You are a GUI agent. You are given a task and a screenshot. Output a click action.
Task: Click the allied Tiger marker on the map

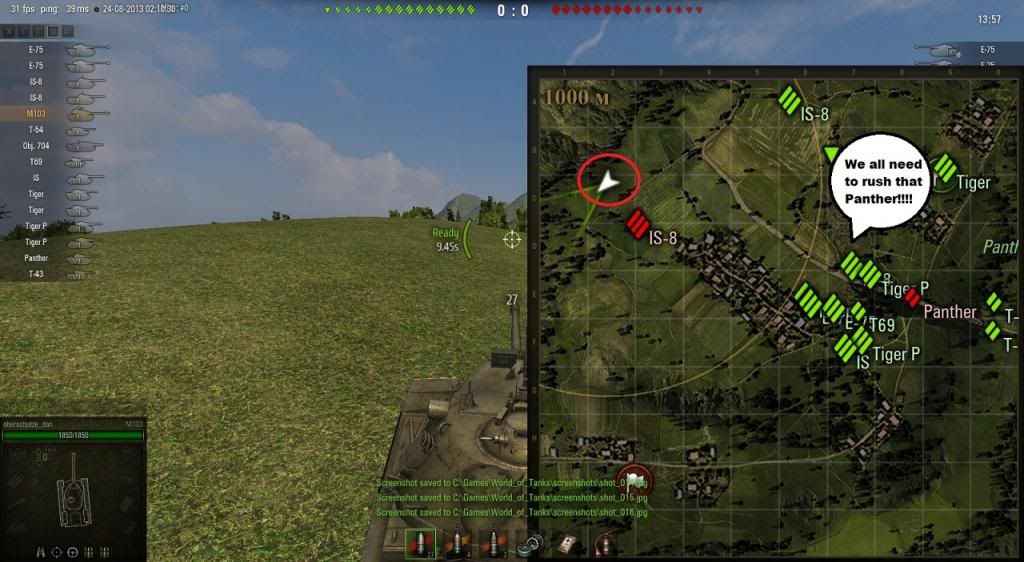pyautogui.click(x=944, y=169)
